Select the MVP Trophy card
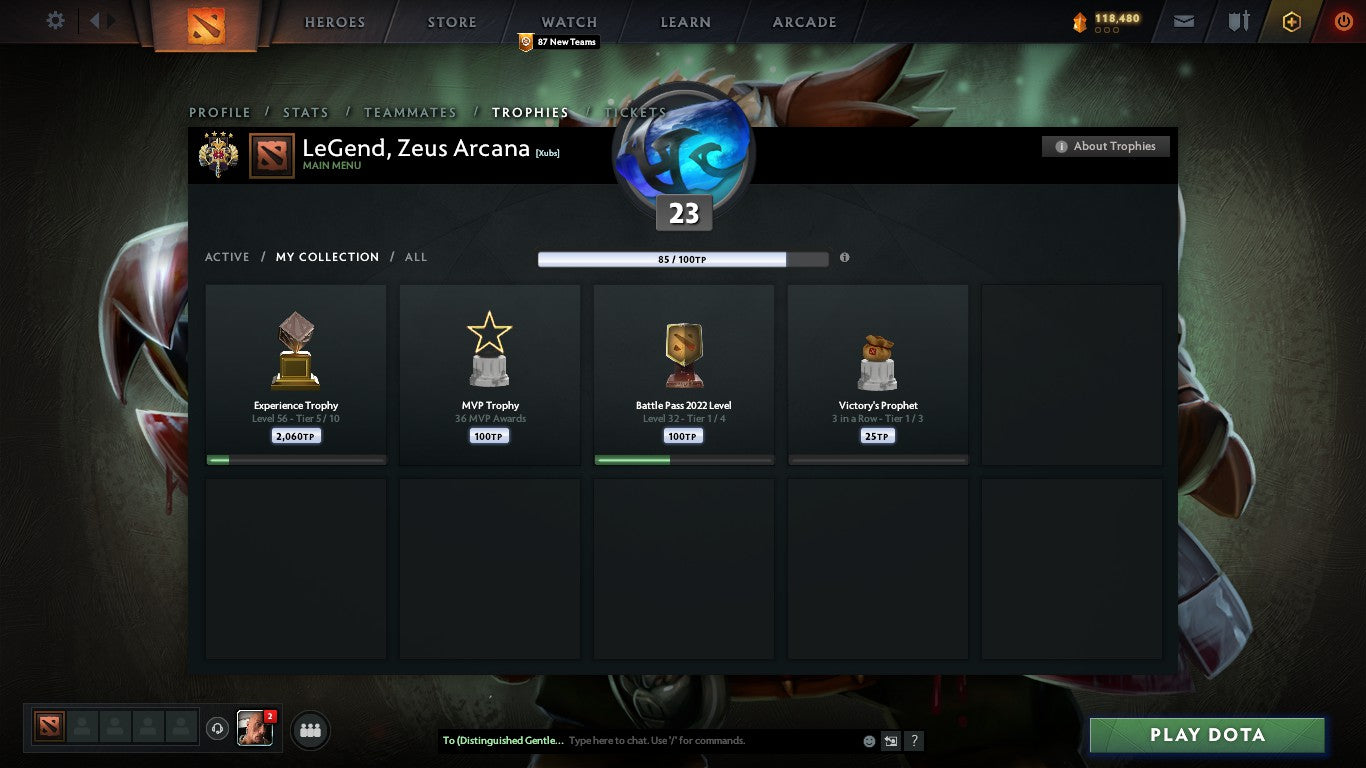1366x768 pixels. point(490,374)
